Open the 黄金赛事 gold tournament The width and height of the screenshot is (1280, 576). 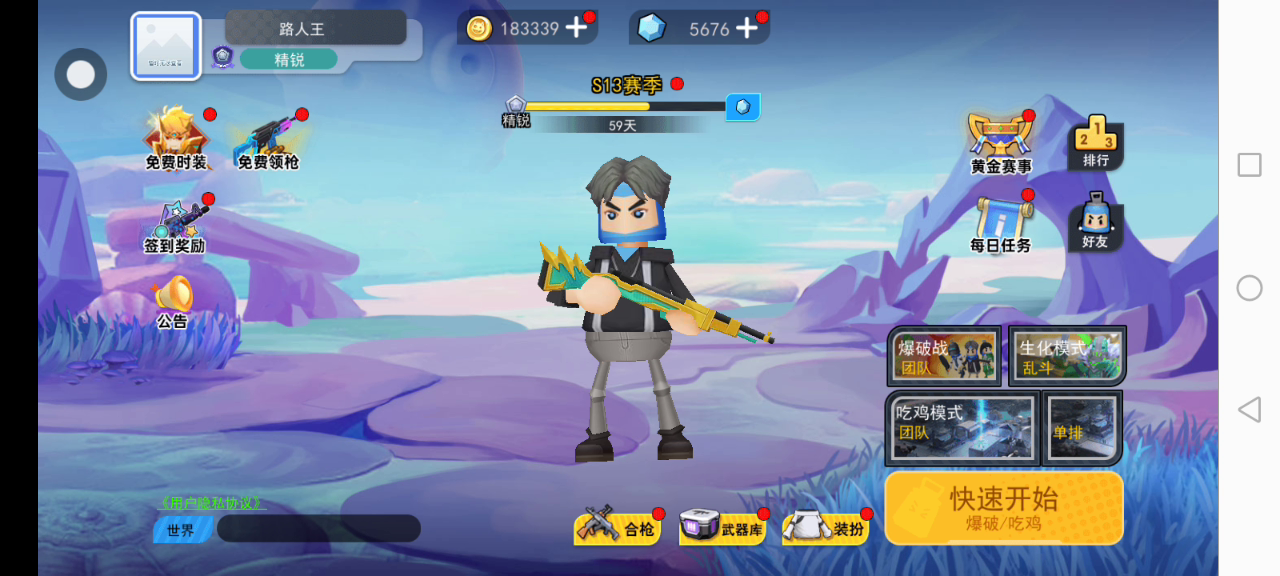point(1001,143)
